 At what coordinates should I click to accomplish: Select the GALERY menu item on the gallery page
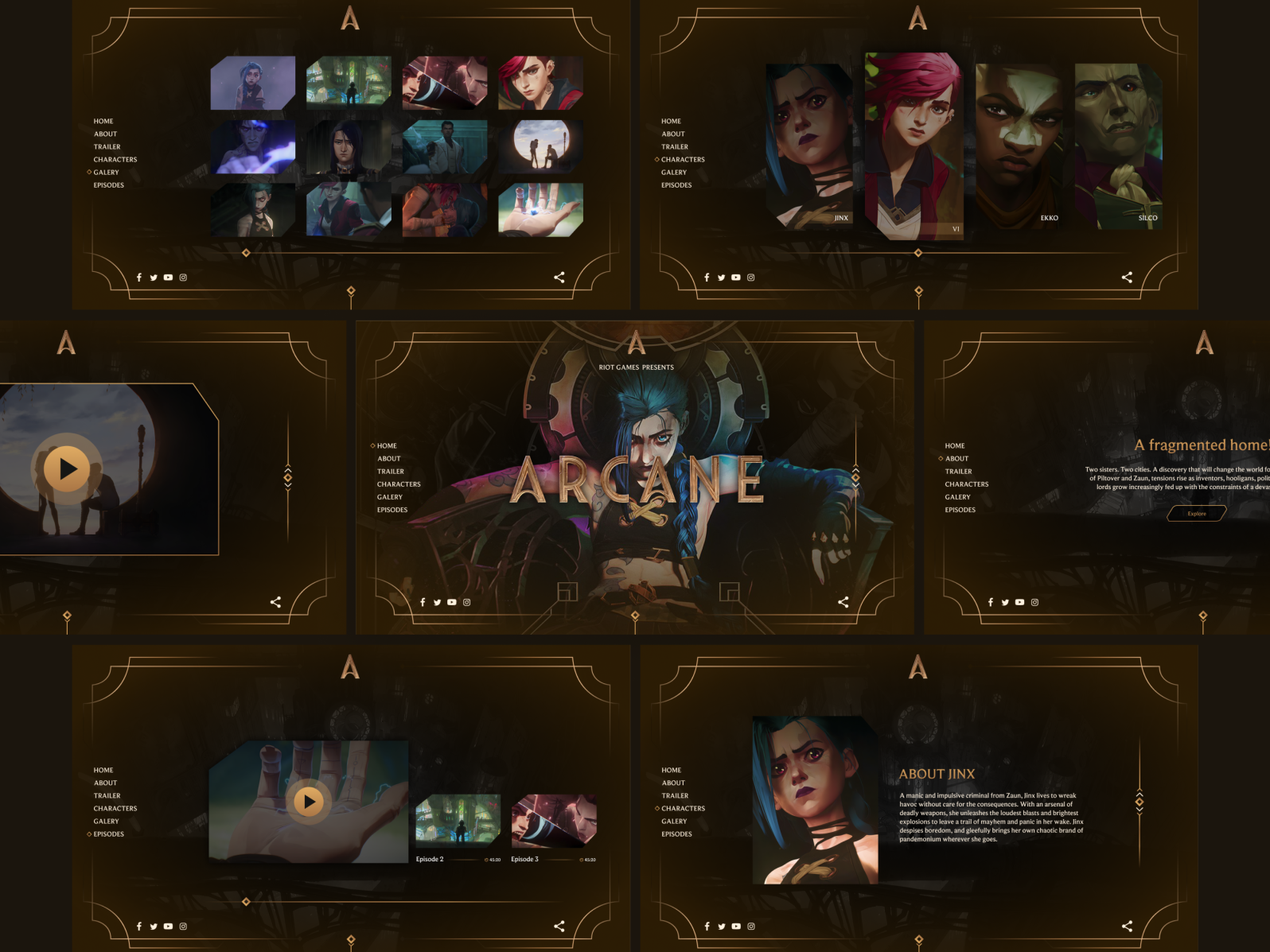click(107, 172)
